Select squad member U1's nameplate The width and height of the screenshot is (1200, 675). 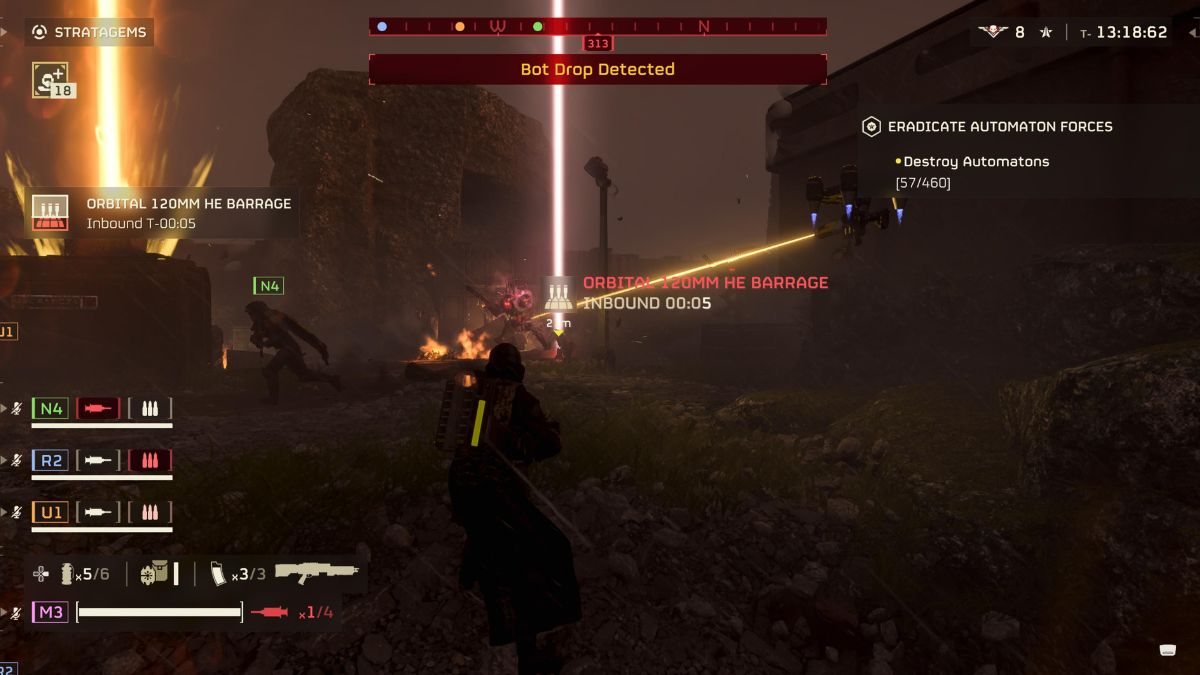(50, 512)
